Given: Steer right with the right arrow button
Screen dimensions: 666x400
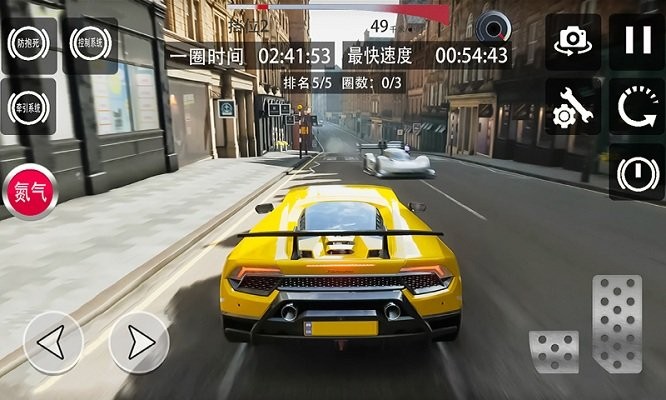Looking at the screenshot, I should coord(139,342).
